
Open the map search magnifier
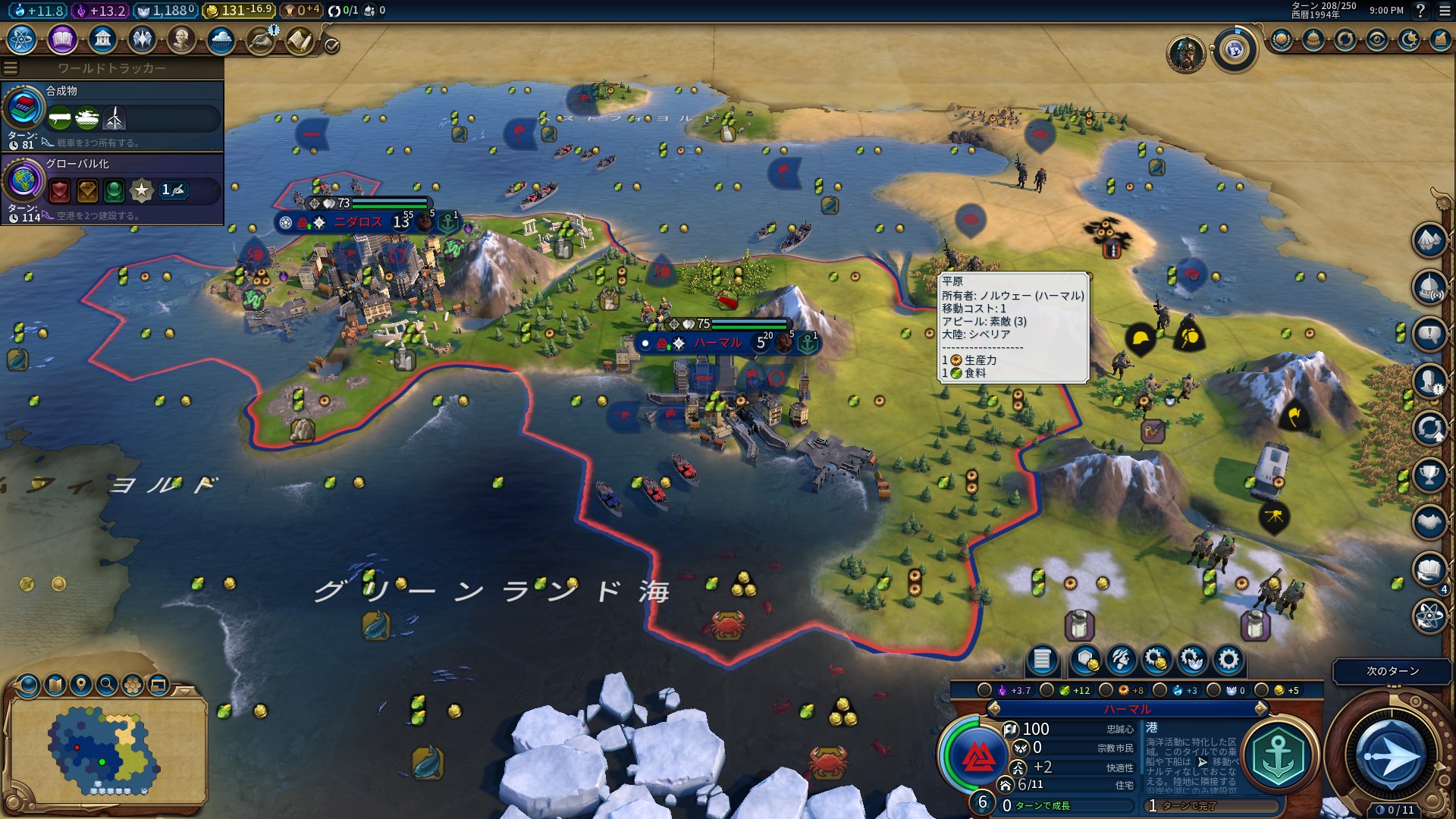point(107,686)
